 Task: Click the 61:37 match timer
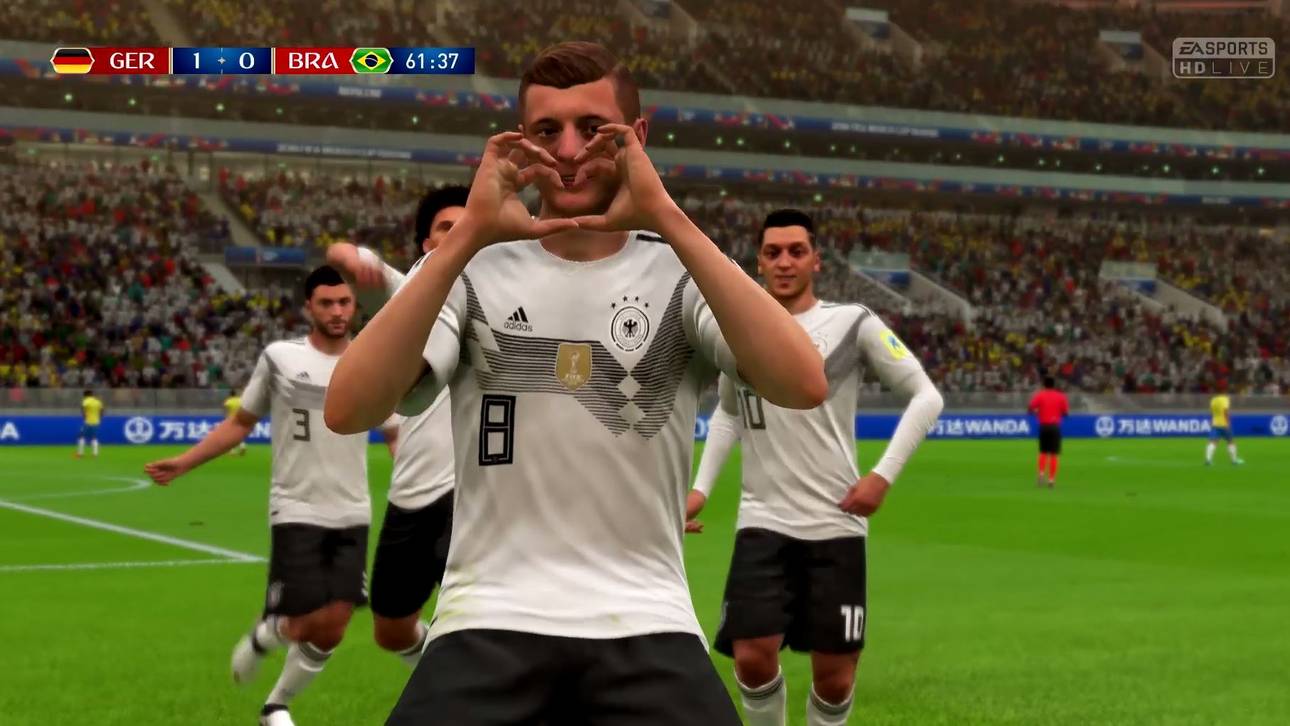(434, 59)
